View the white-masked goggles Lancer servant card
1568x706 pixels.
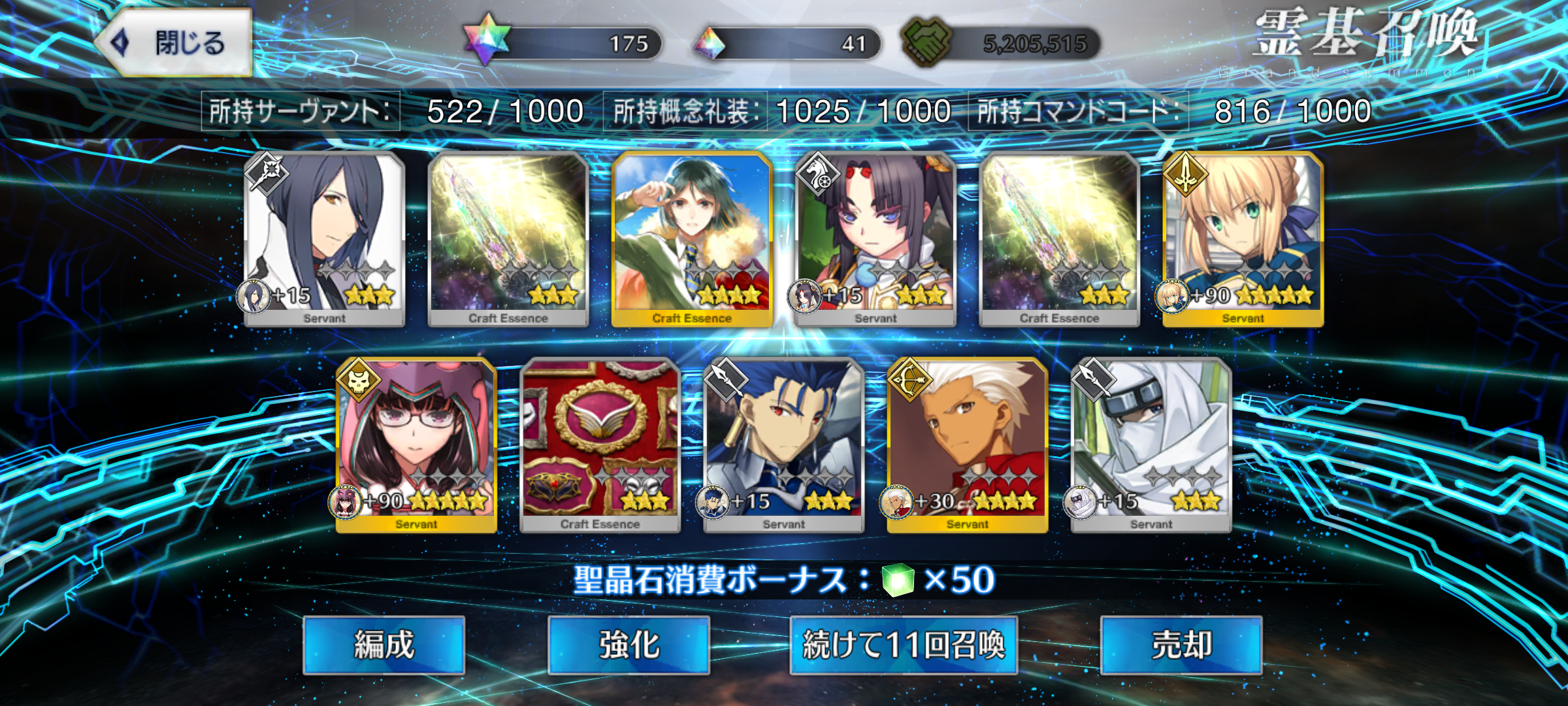coord(1151,445)
